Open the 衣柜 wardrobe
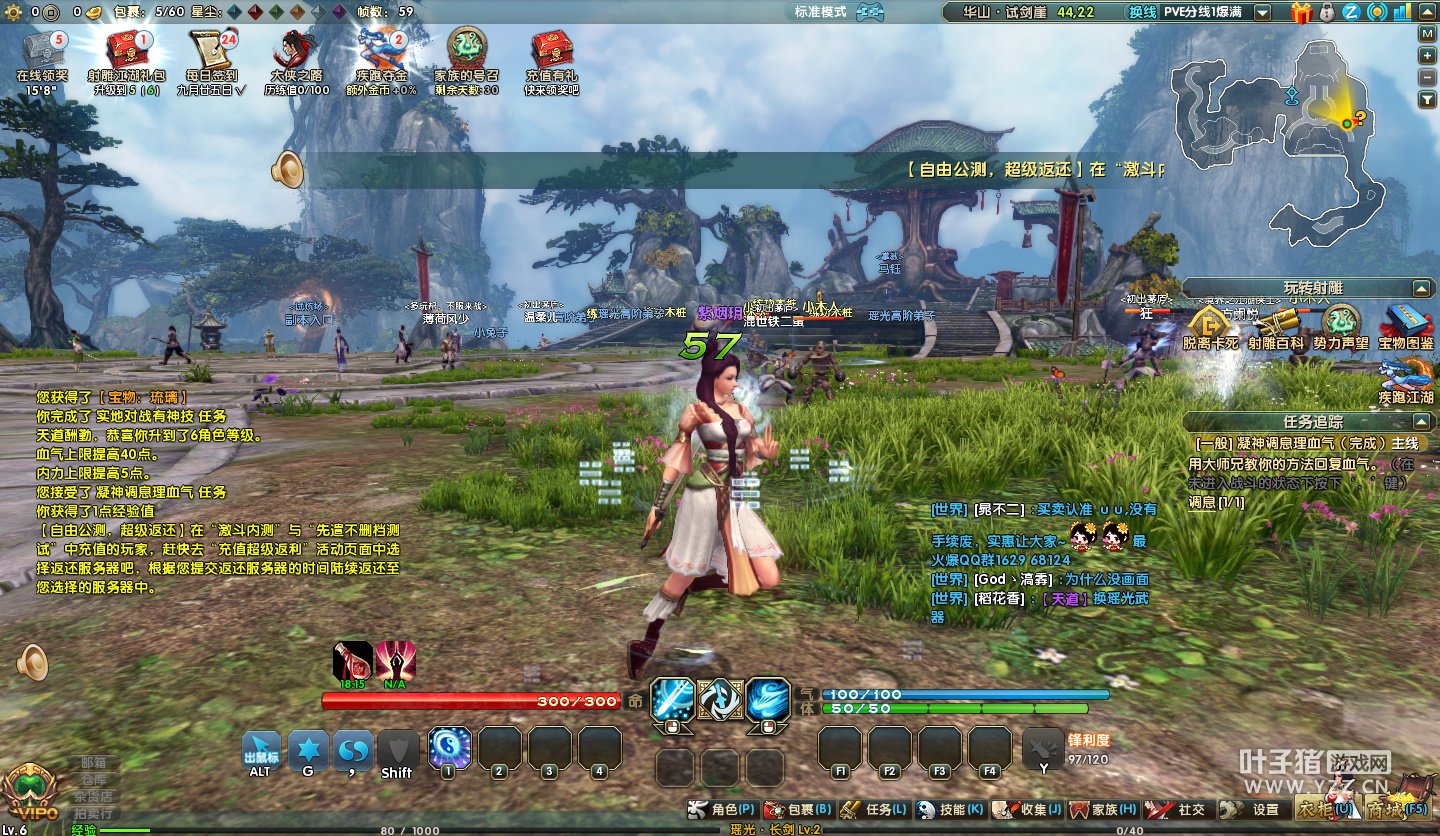 [x=1322, y=808]
